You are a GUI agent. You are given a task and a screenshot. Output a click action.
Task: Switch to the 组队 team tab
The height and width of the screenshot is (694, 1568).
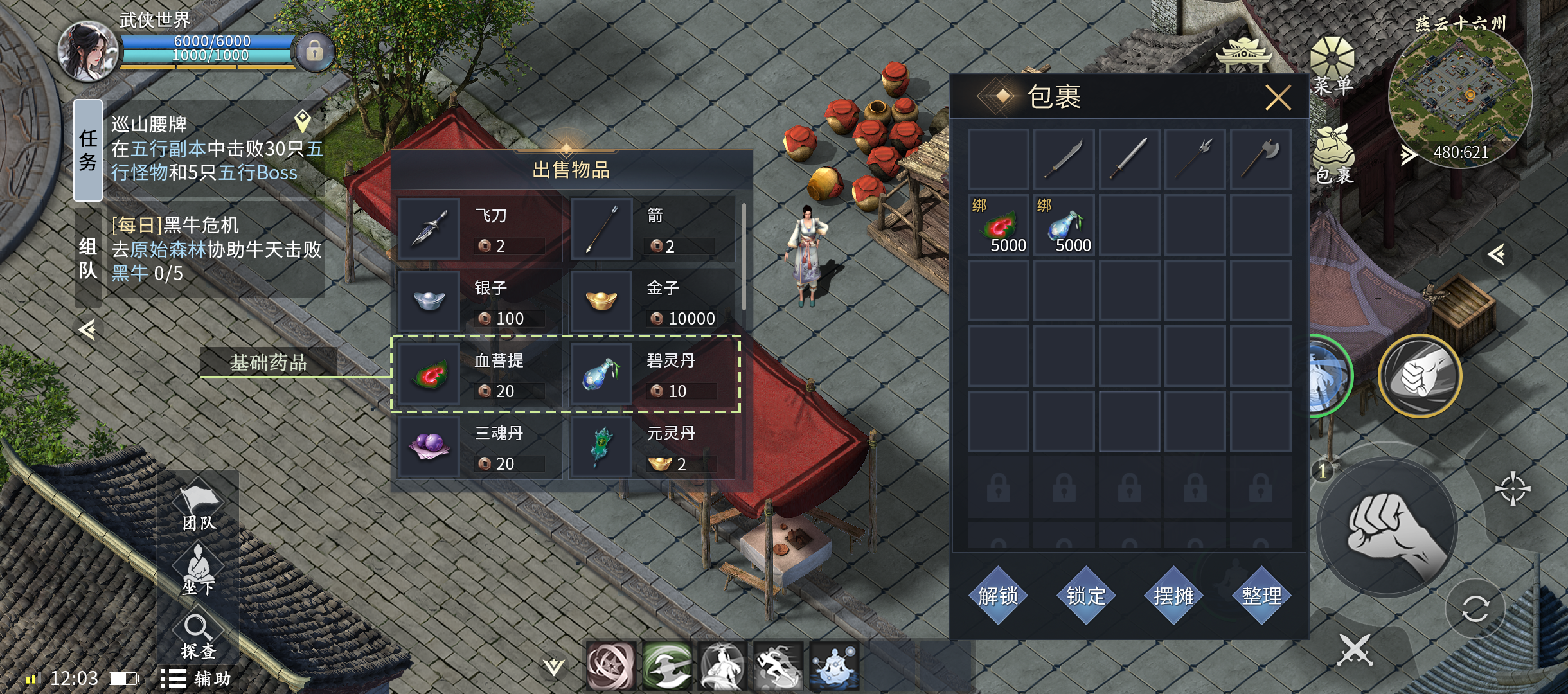tap(88, 257)
